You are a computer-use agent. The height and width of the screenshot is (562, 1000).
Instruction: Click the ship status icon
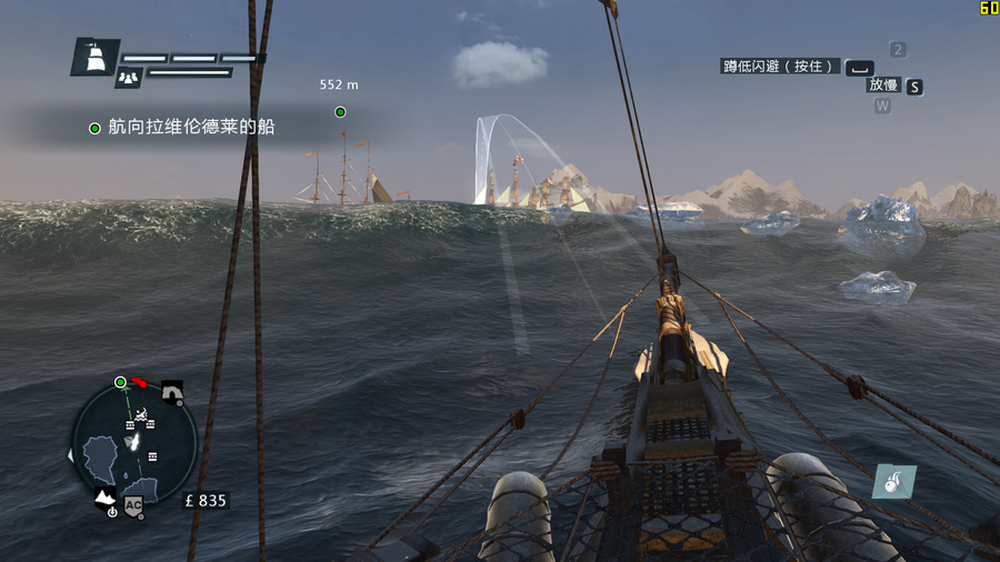[96, 57]
